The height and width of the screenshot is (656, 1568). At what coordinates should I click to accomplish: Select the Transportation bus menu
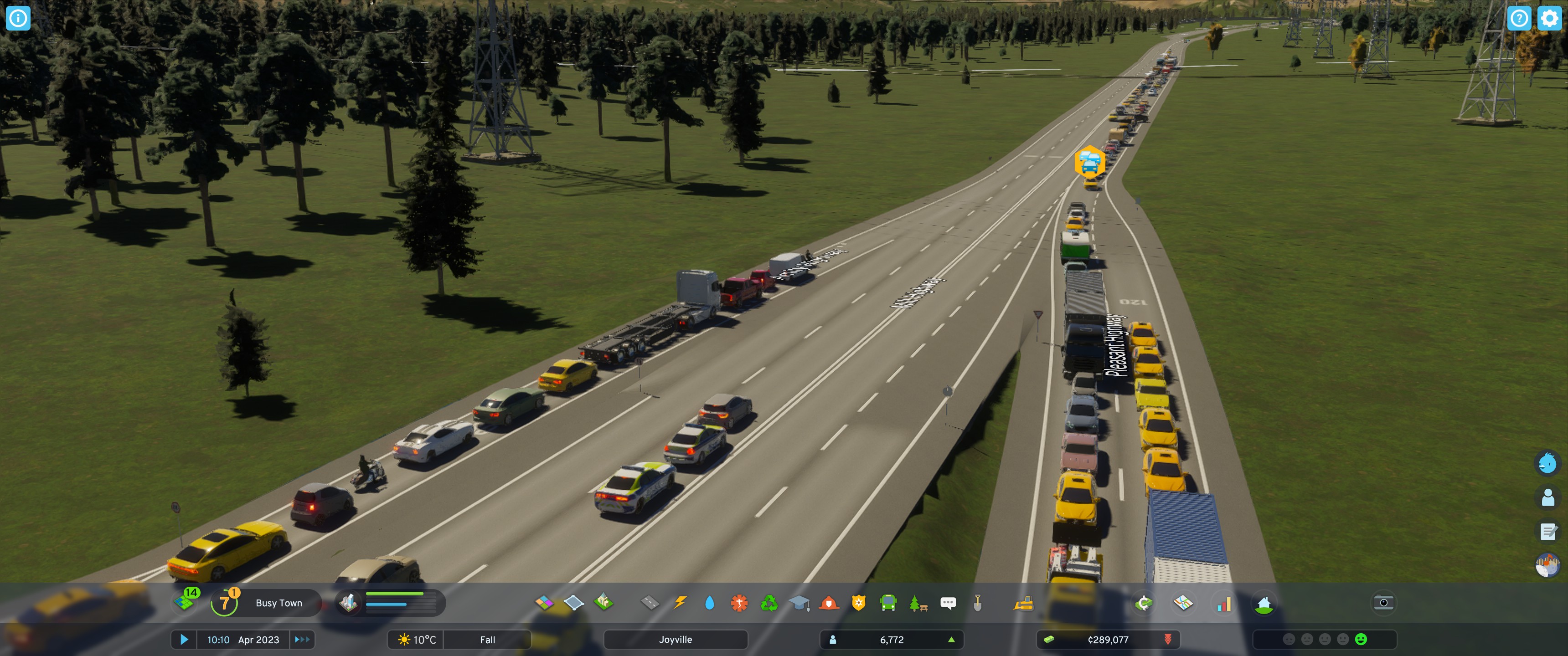(889, 603)
